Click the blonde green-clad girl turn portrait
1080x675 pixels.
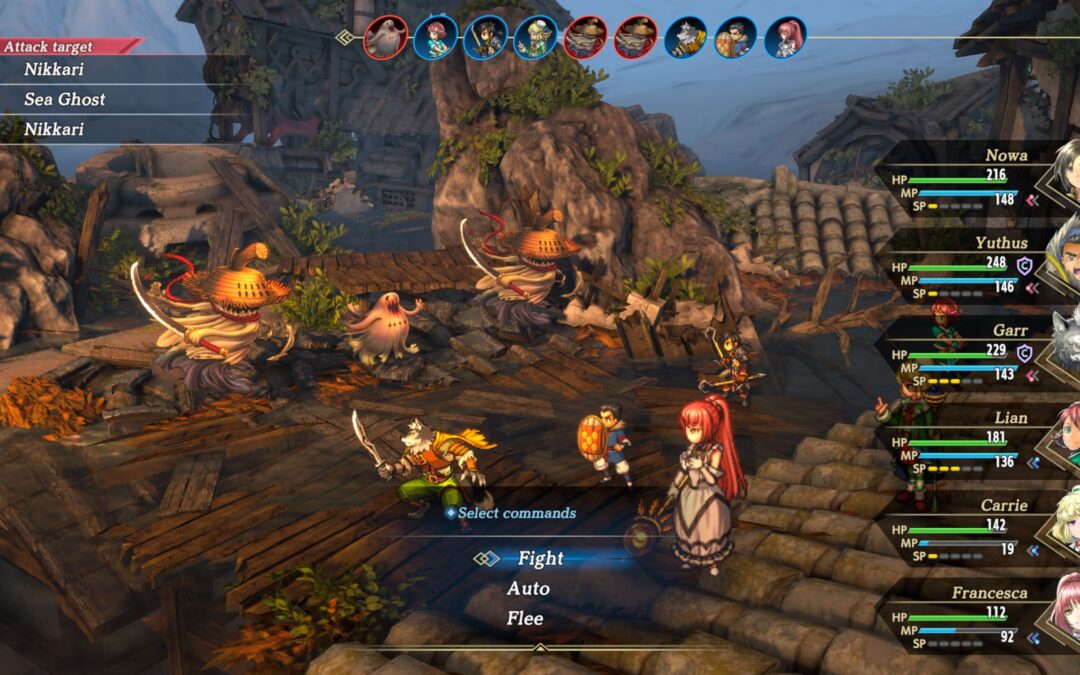[536, 38]
